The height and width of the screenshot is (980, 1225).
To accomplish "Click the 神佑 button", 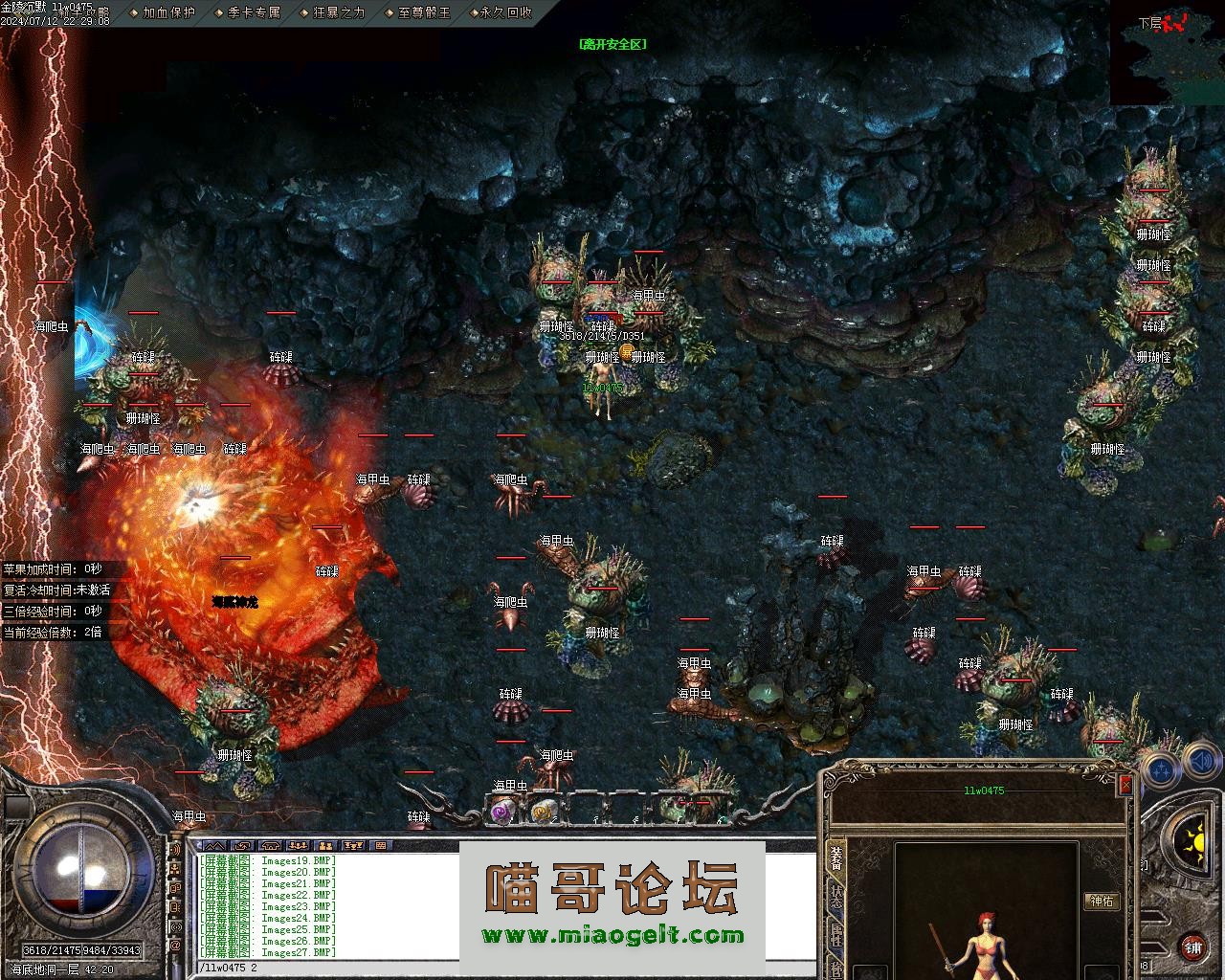I will pos(1102,901).
